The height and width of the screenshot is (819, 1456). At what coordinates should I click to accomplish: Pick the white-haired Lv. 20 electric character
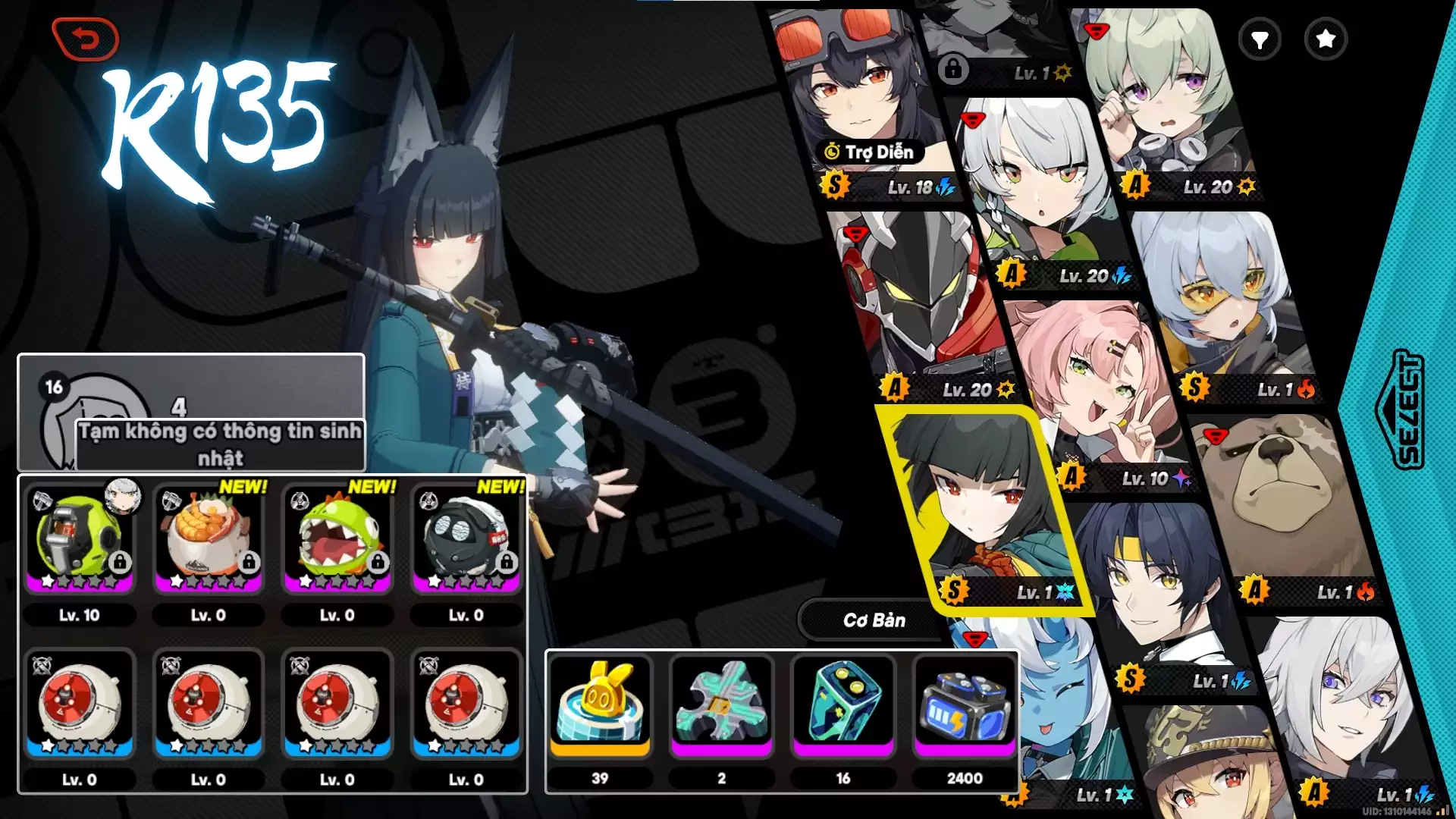point(1039,190)
